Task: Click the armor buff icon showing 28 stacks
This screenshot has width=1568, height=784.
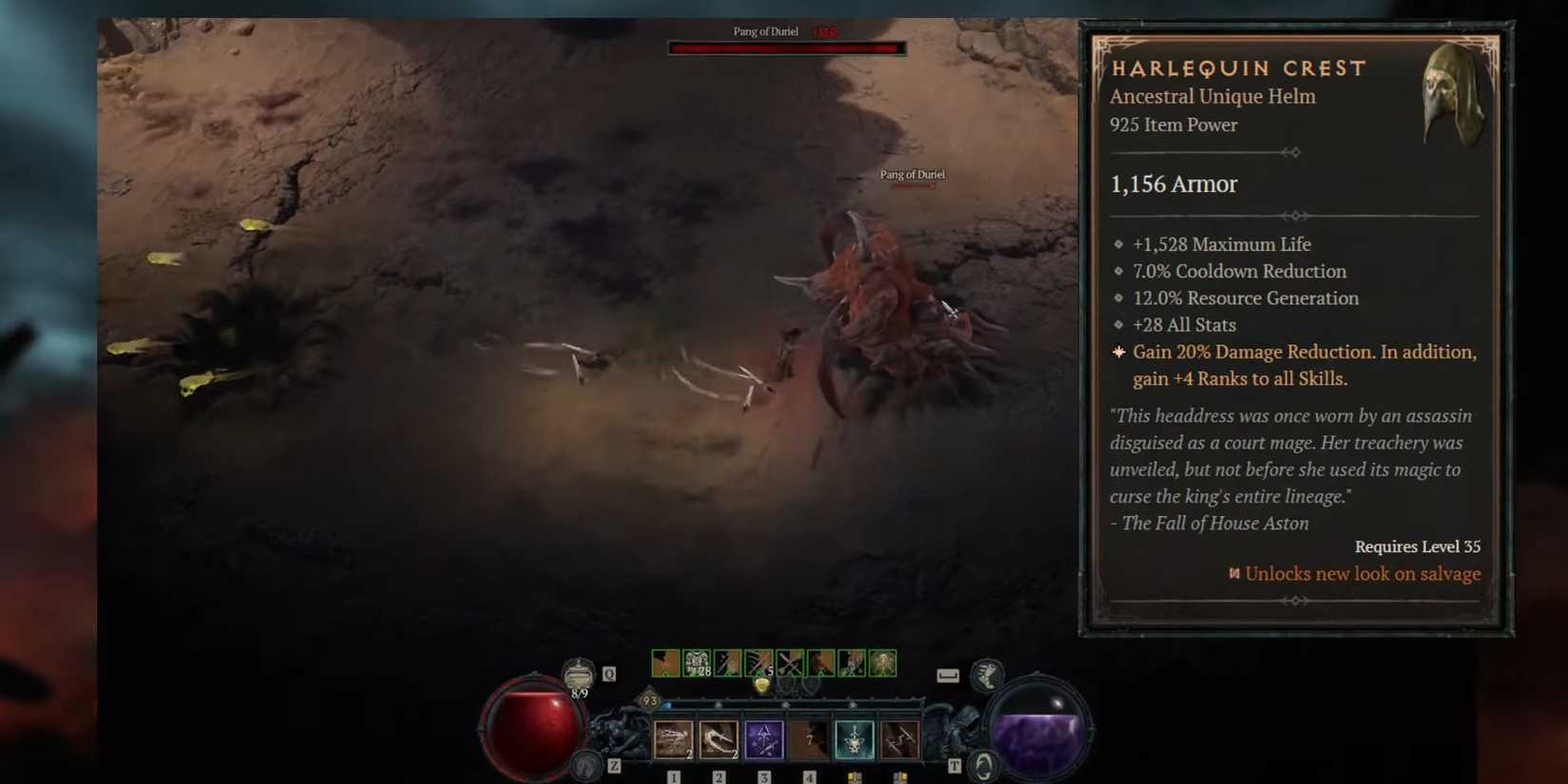Action: coord(697,663)
